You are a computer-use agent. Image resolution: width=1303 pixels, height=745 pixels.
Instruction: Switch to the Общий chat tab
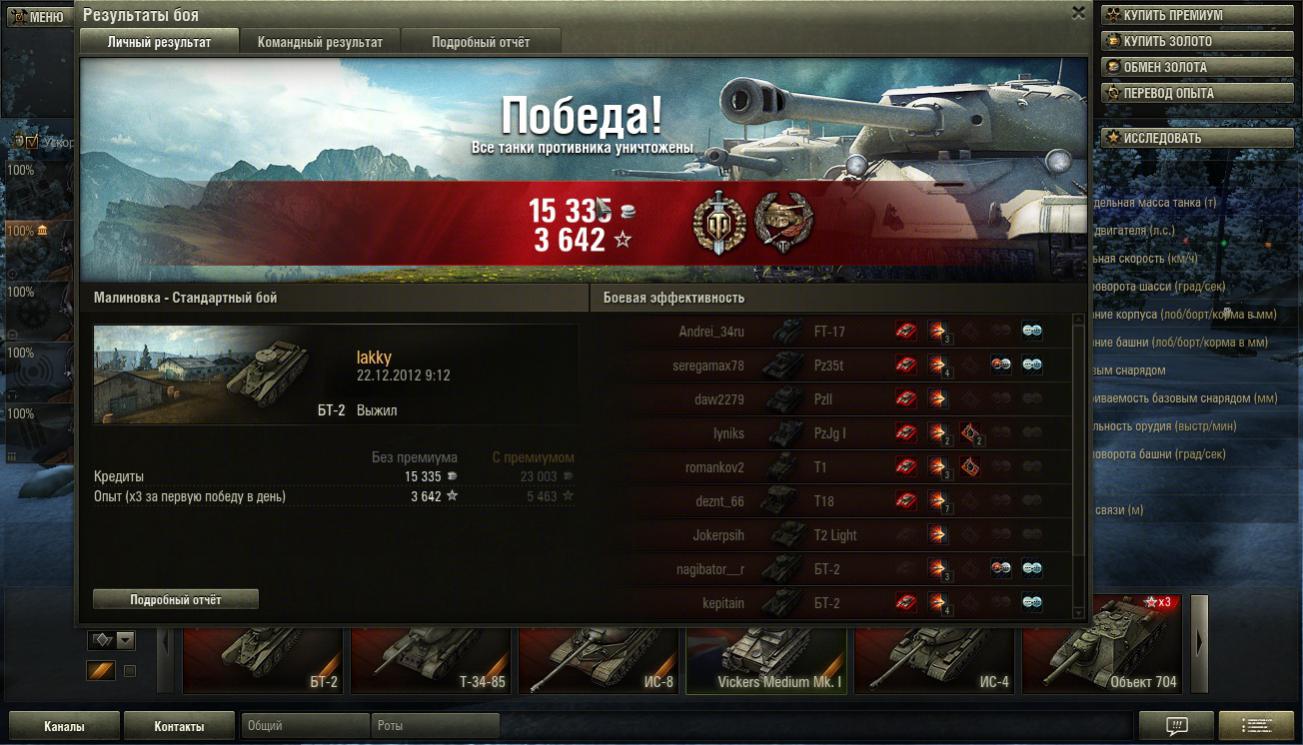pyautogui.click(x=305, y=726)
